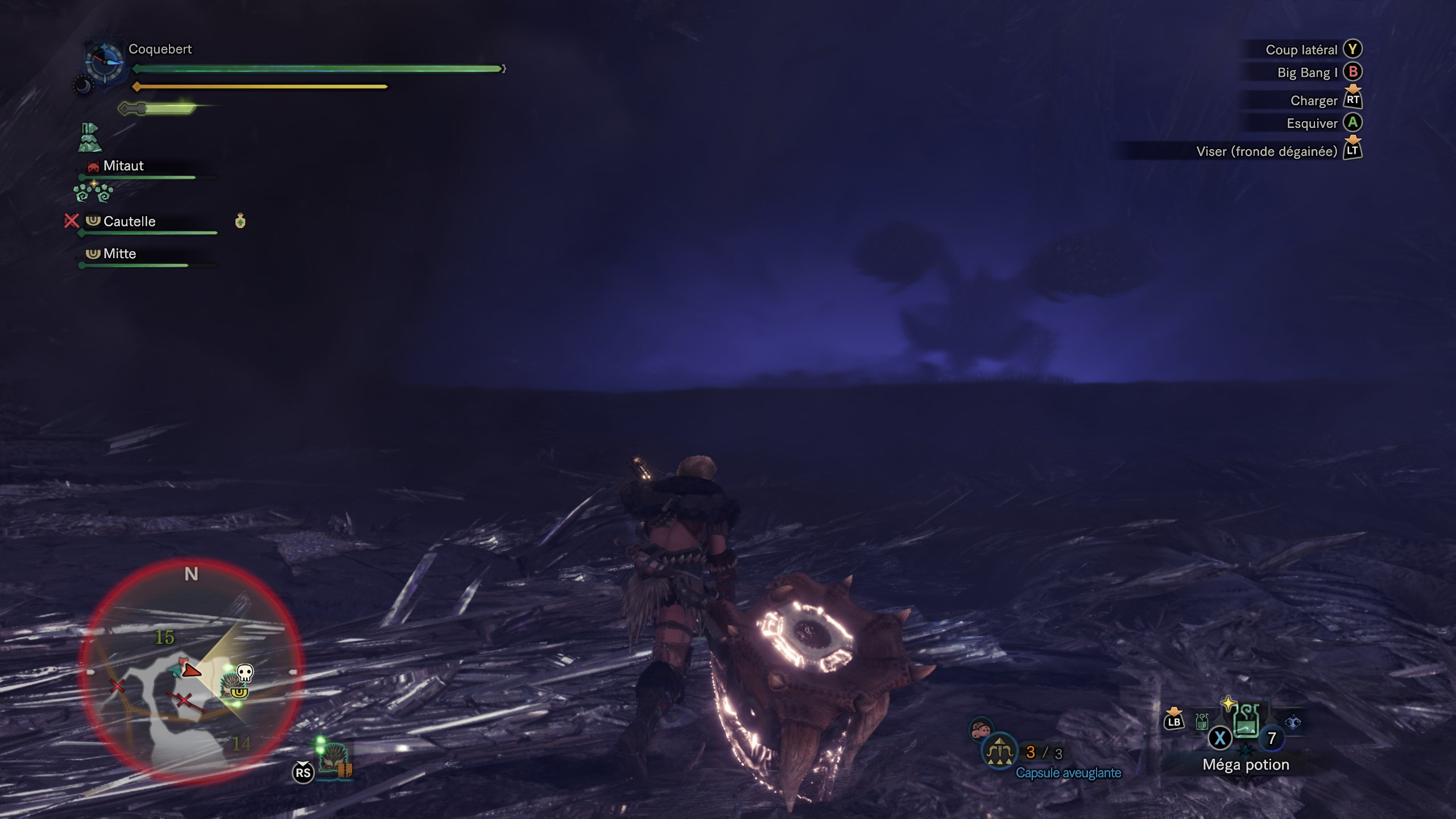
Task: Select the small item right of the potion count
Action: click(x=1293, y=722)
